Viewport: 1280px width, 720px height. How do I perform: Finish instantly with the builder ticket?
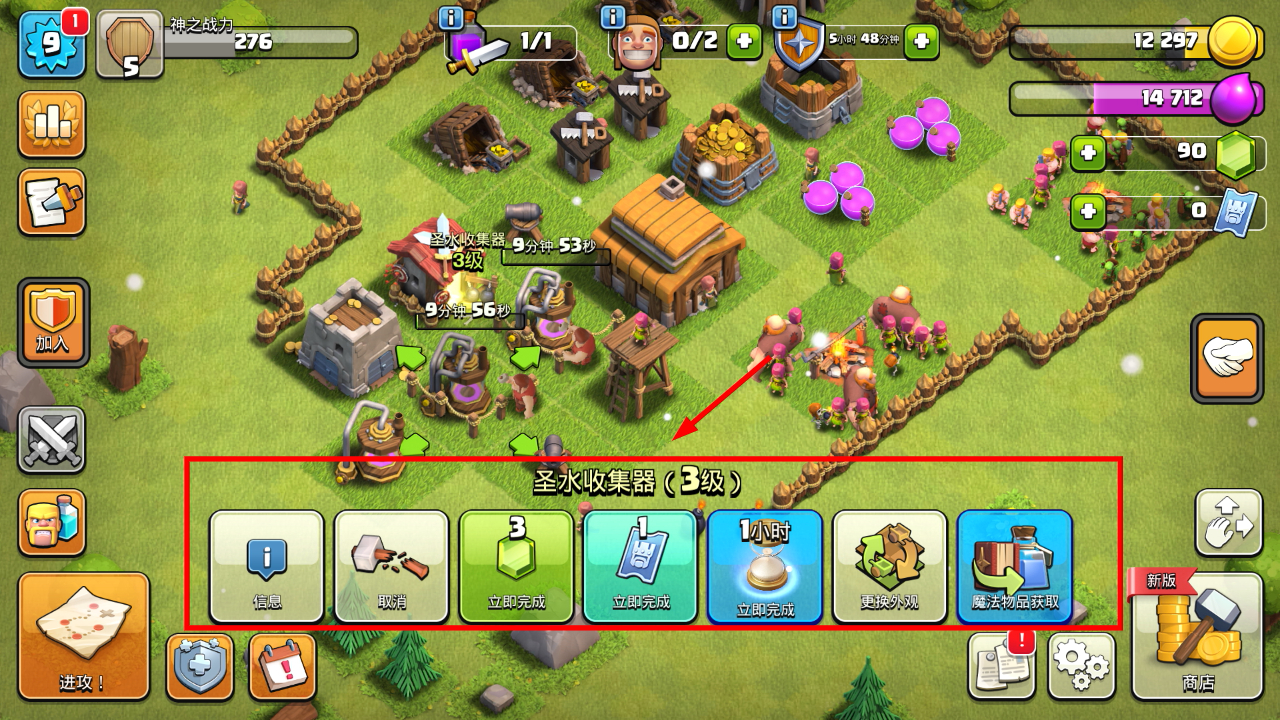[640, 566]
